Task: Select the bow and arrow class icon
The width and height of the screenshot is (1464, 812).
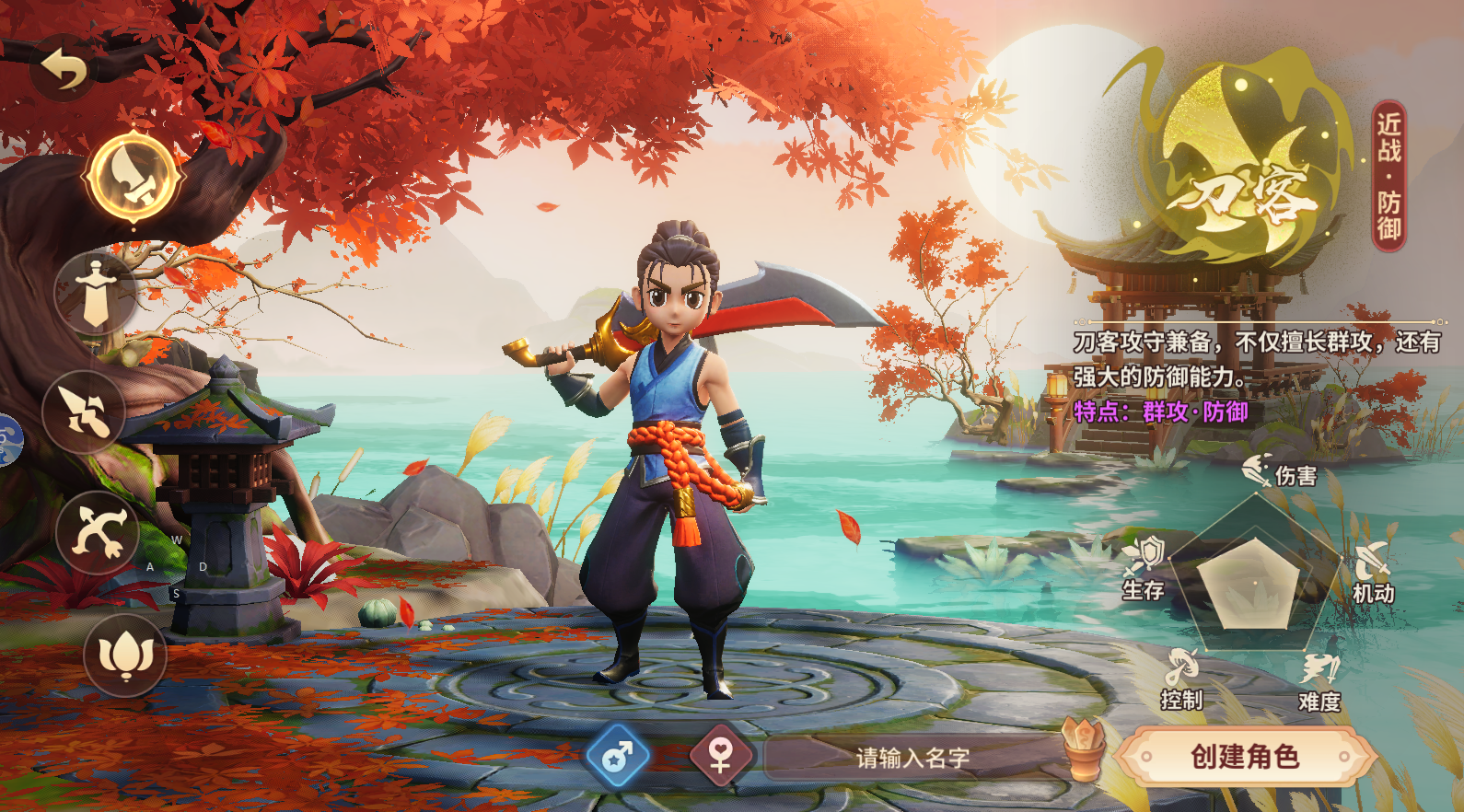Action: click(98, 532)
